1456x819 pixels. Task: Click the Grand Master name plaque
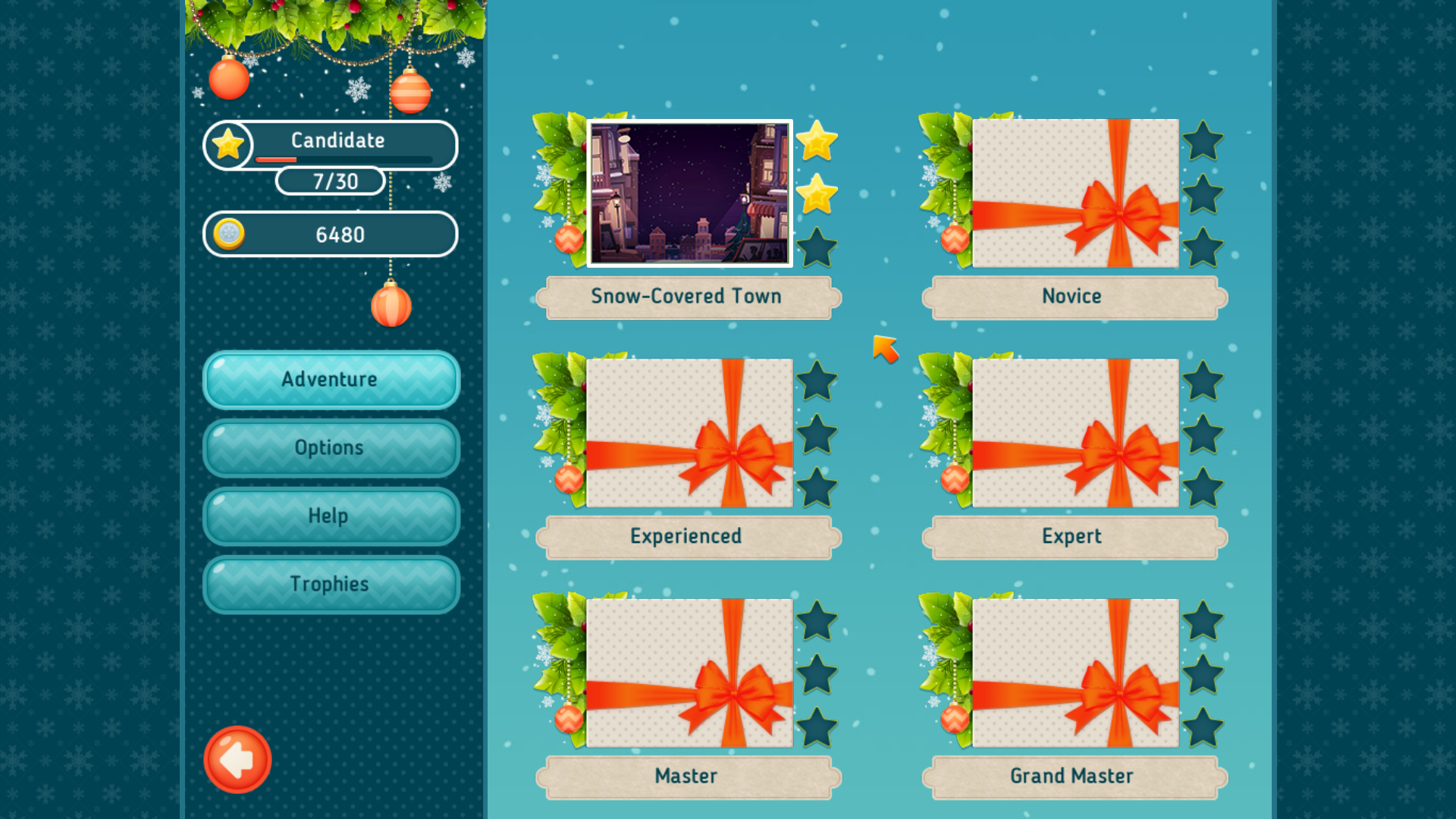coord(1073,776)
